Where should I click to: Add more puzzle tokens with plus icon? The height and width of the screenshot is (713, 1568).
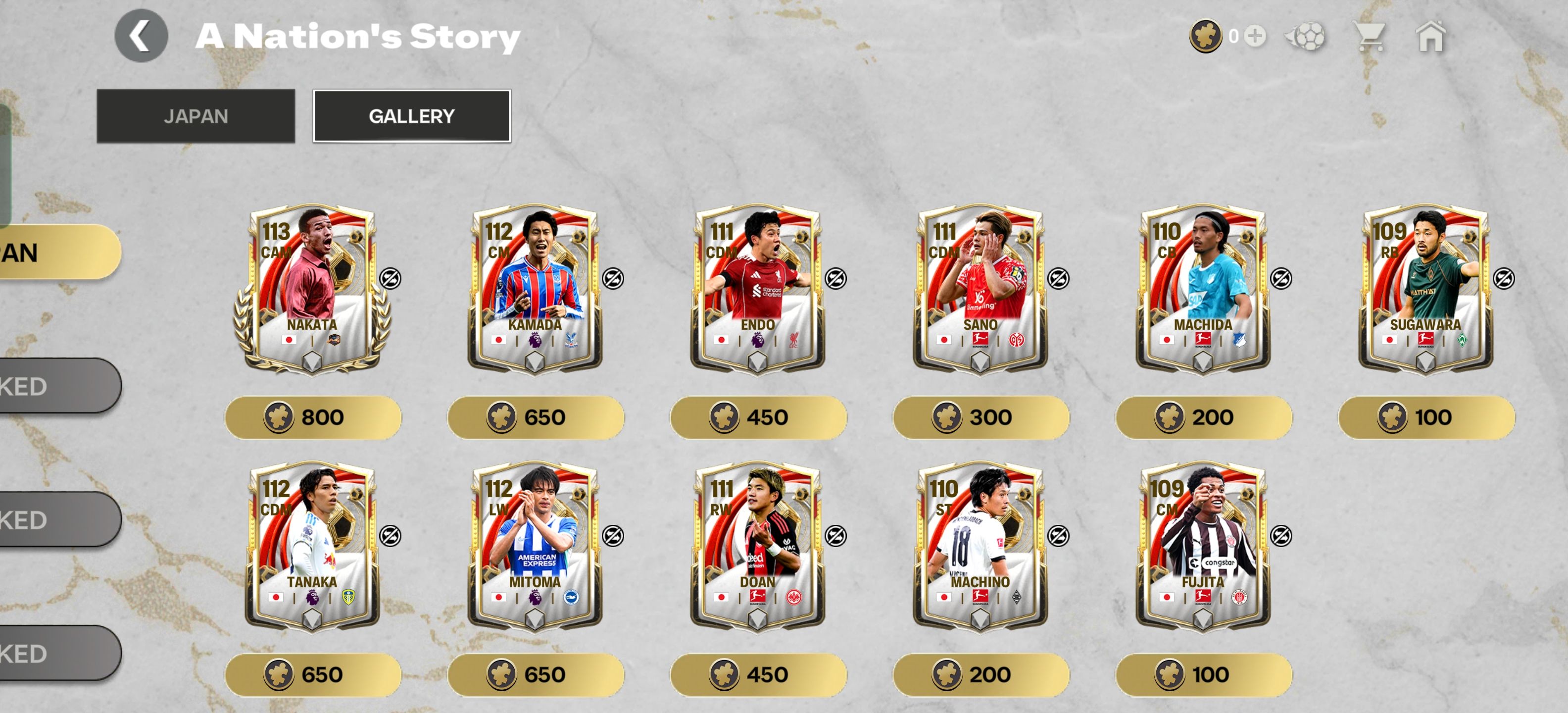(1255, 36)
